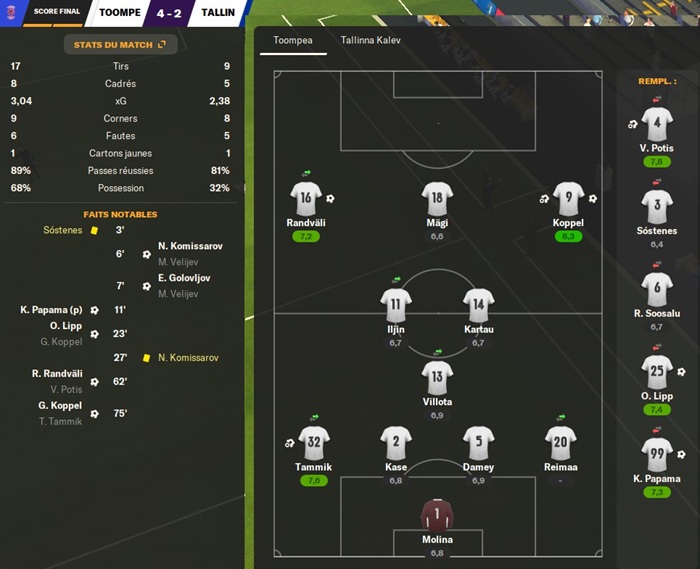Choose substitute number 25 O. Lipp
Viewport: 700px width, 569px height.
657,373
